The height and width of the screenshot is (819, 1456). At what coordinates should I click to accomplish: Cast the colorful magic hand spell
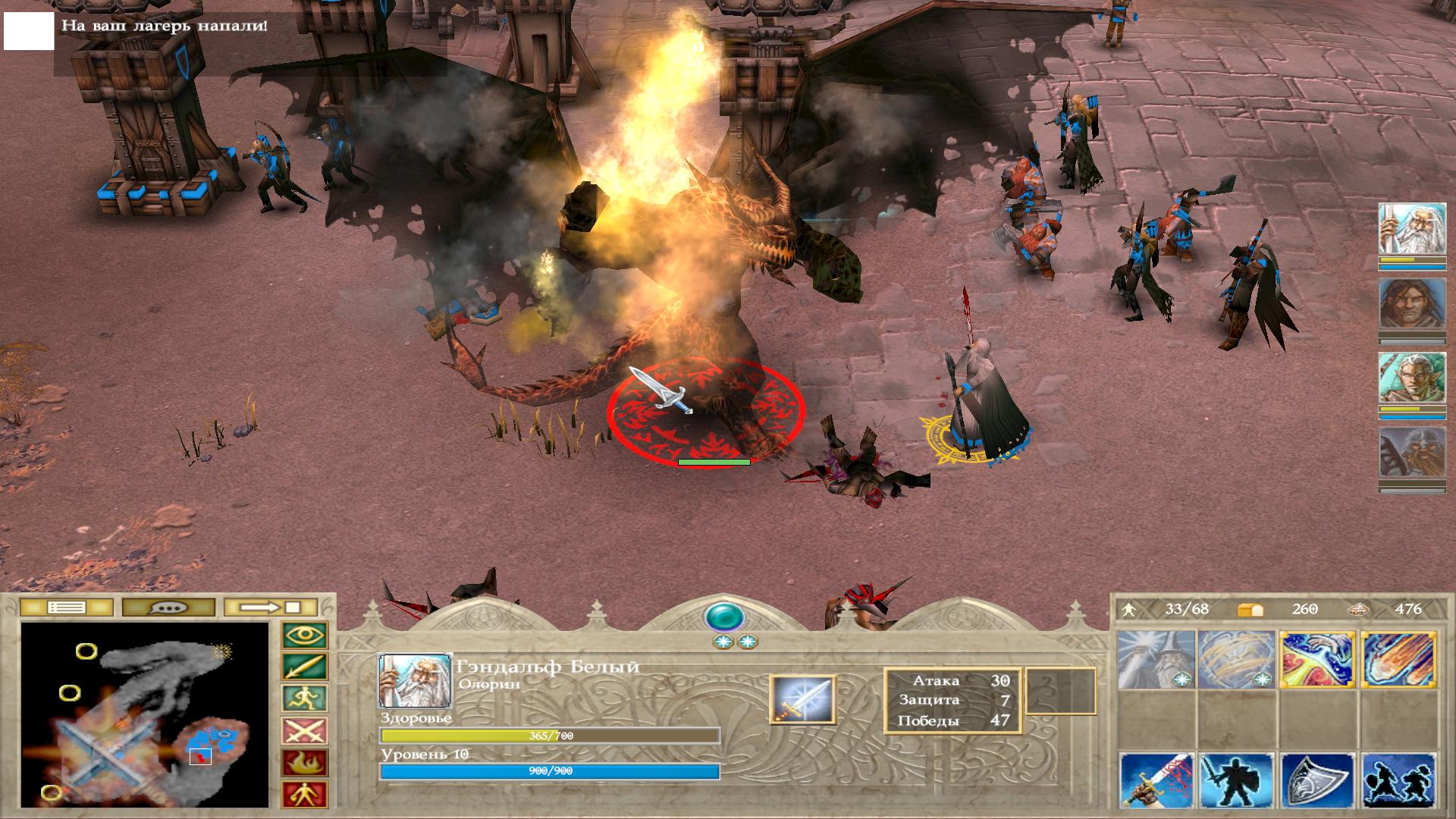pyautogui.click(x=1318, y=660)
